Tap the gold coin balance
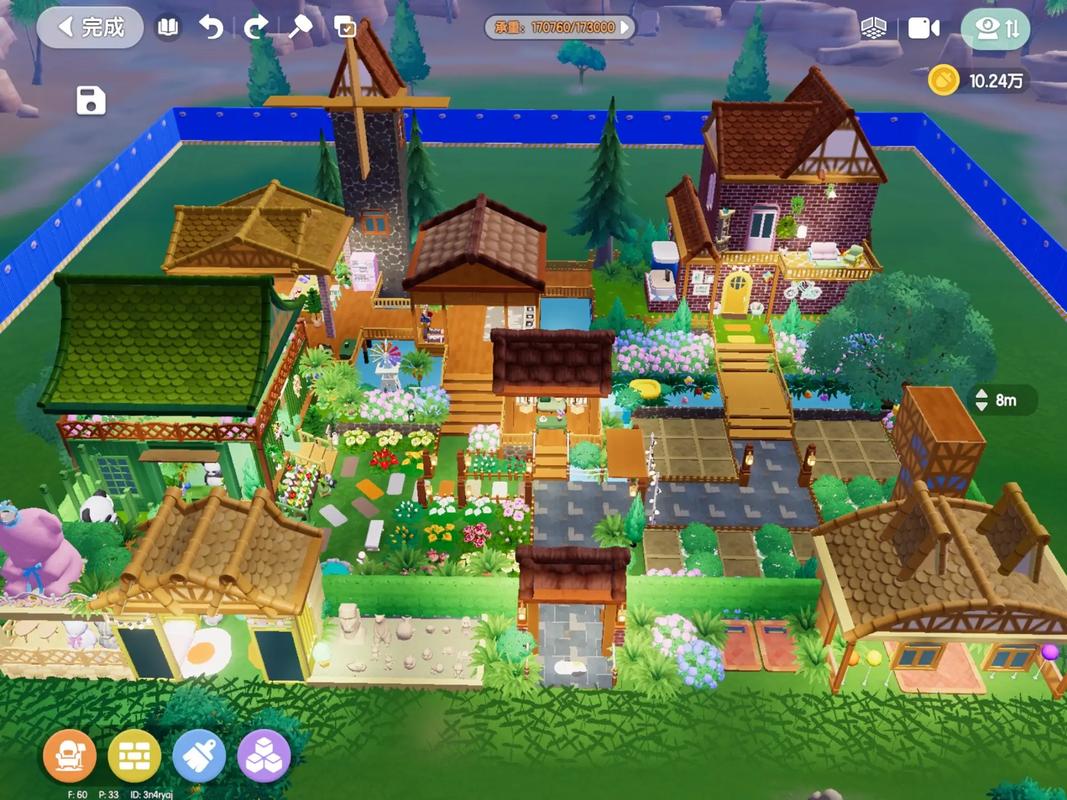The width and height of the screenshot is (1067, 800). (x=978, y=81)
